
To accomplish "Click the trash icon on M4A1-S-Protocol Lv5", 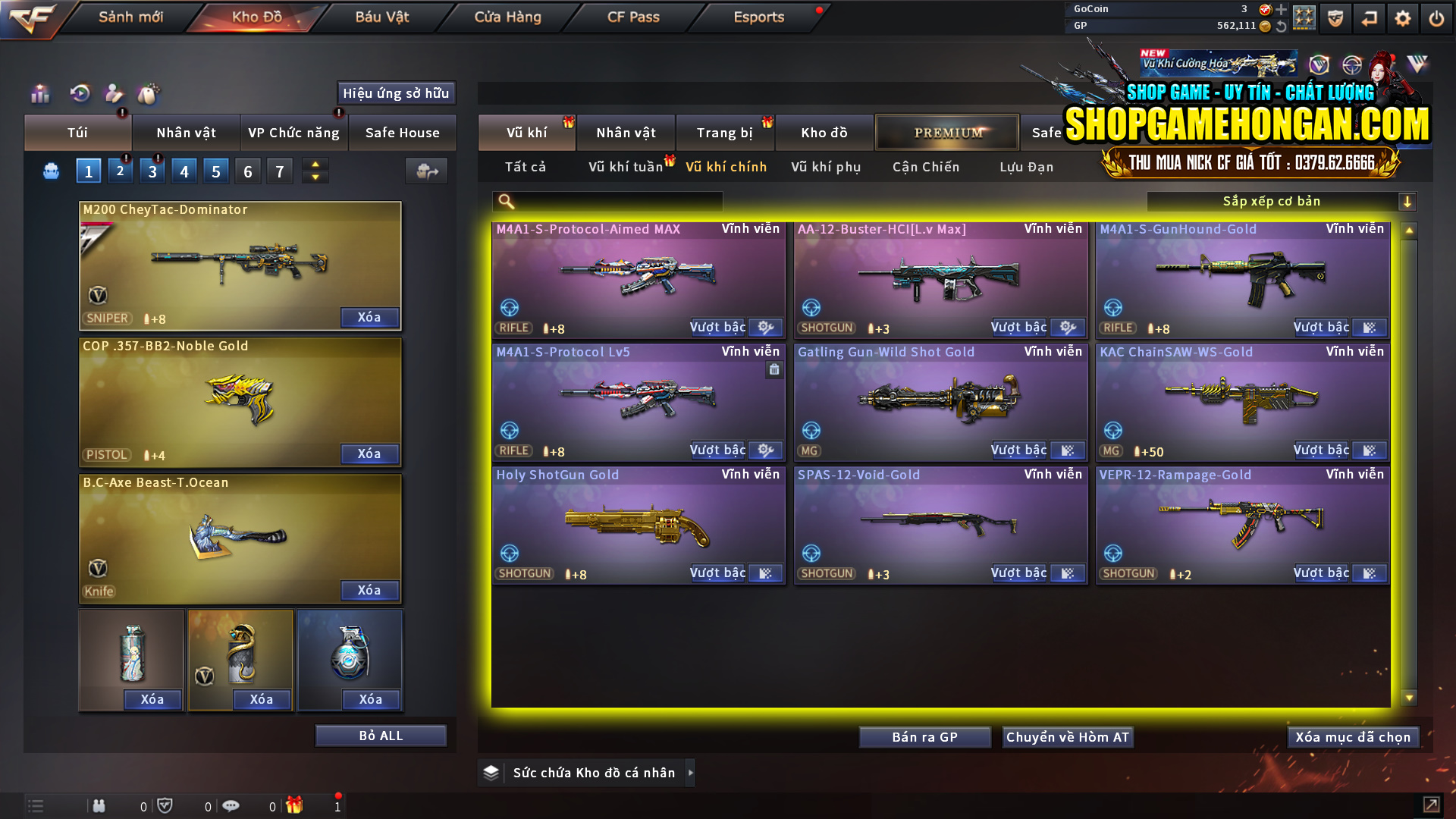I will (773, 369).
